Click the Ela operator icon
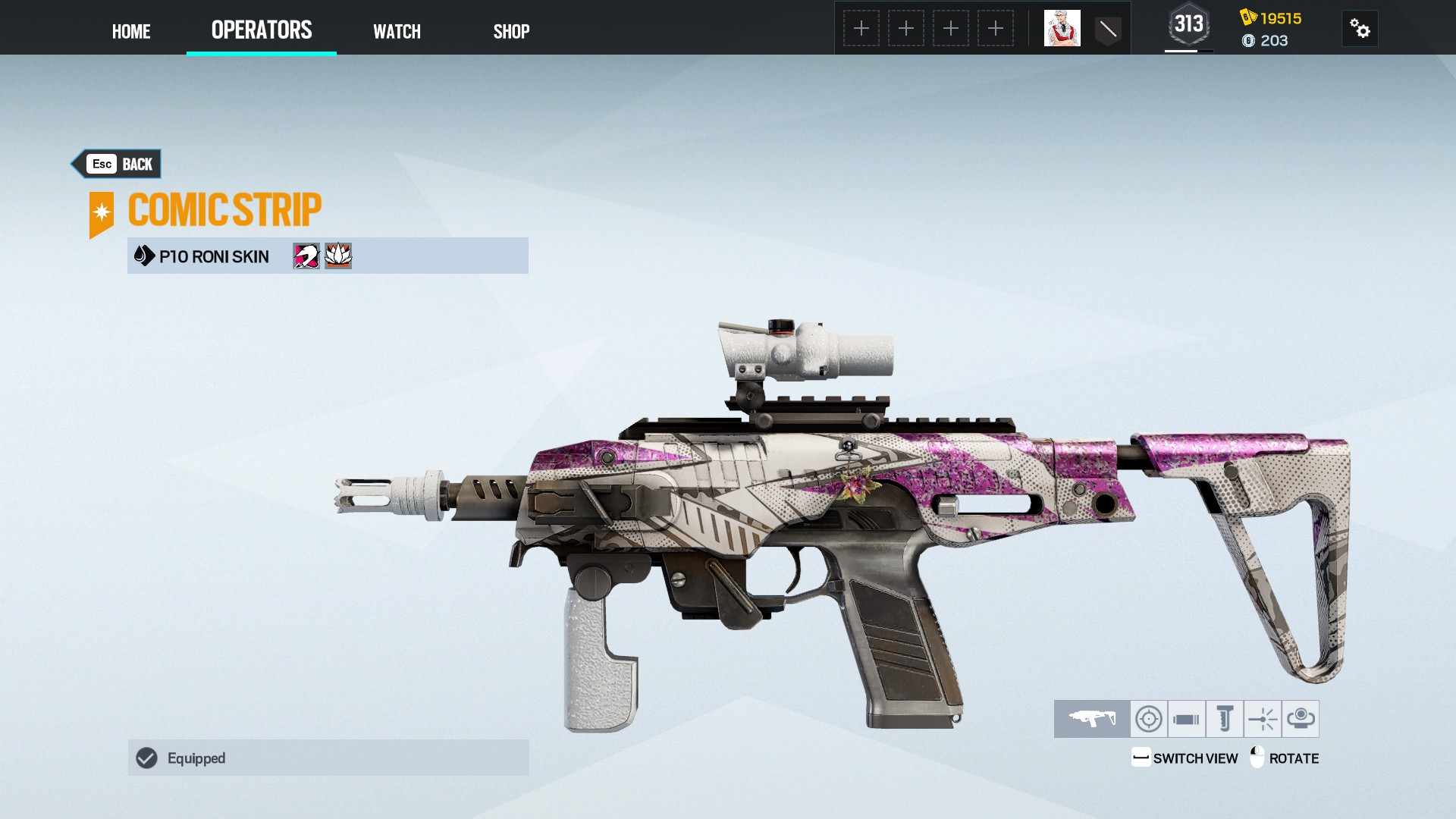Image resolution: width=1456 pixels, height=819 pixels. pos(306,256)
